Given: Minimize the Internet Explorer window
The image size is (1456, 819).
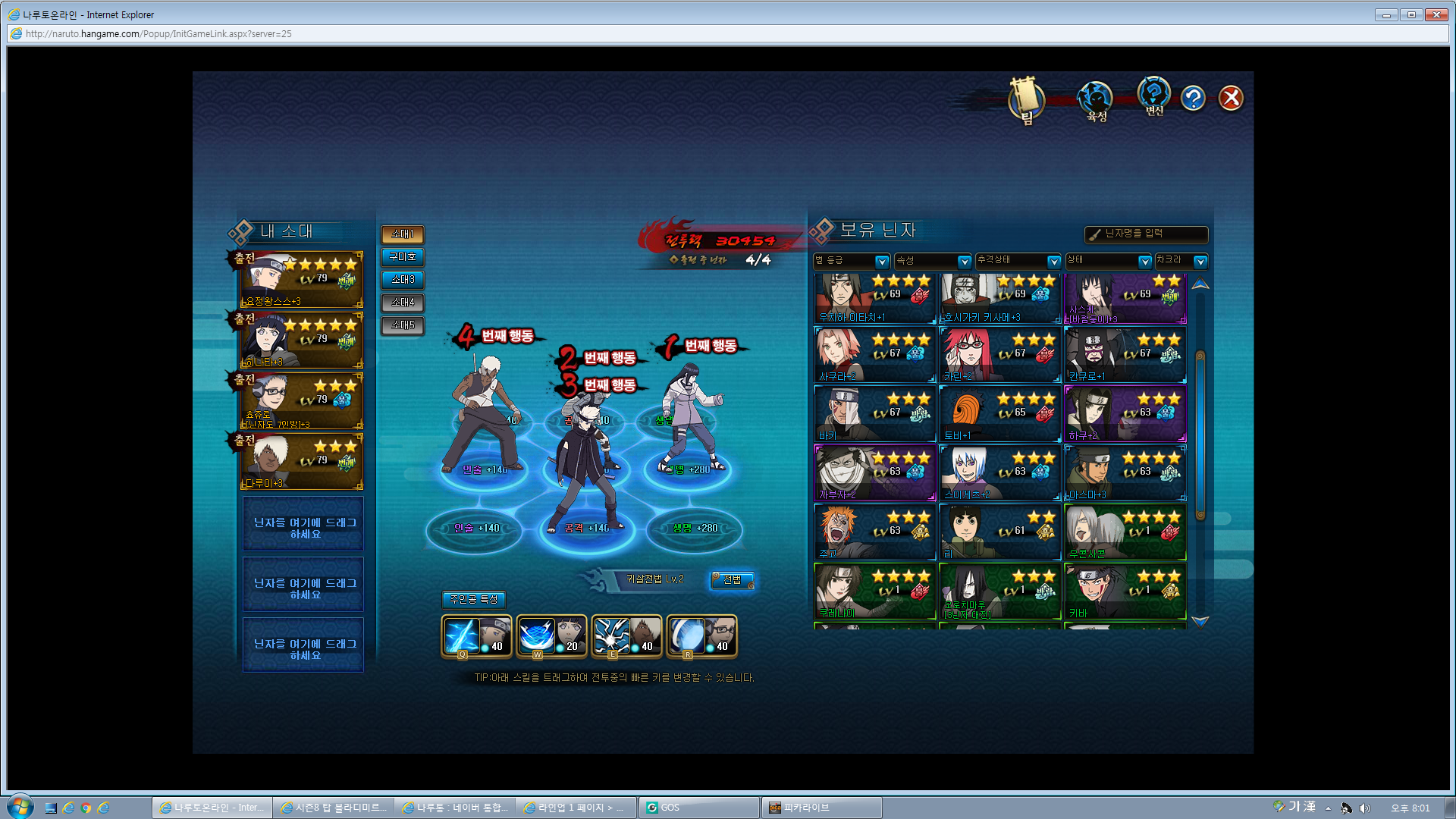Looking at the screenshot, I should pos(1385,14).
